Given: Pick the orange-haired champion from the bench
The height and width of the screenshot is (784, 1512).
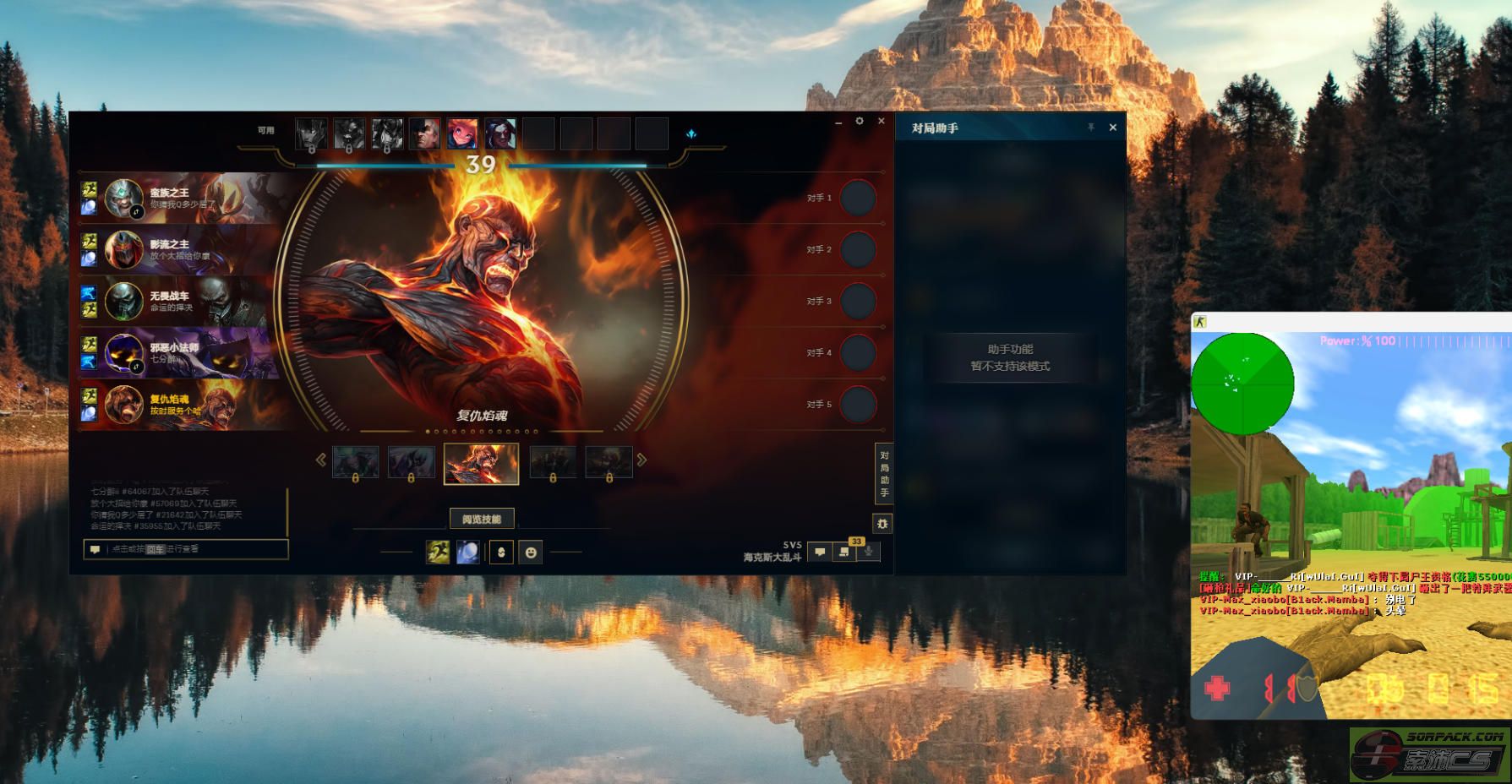Looking at the screenshot, I should pos(462,133).
